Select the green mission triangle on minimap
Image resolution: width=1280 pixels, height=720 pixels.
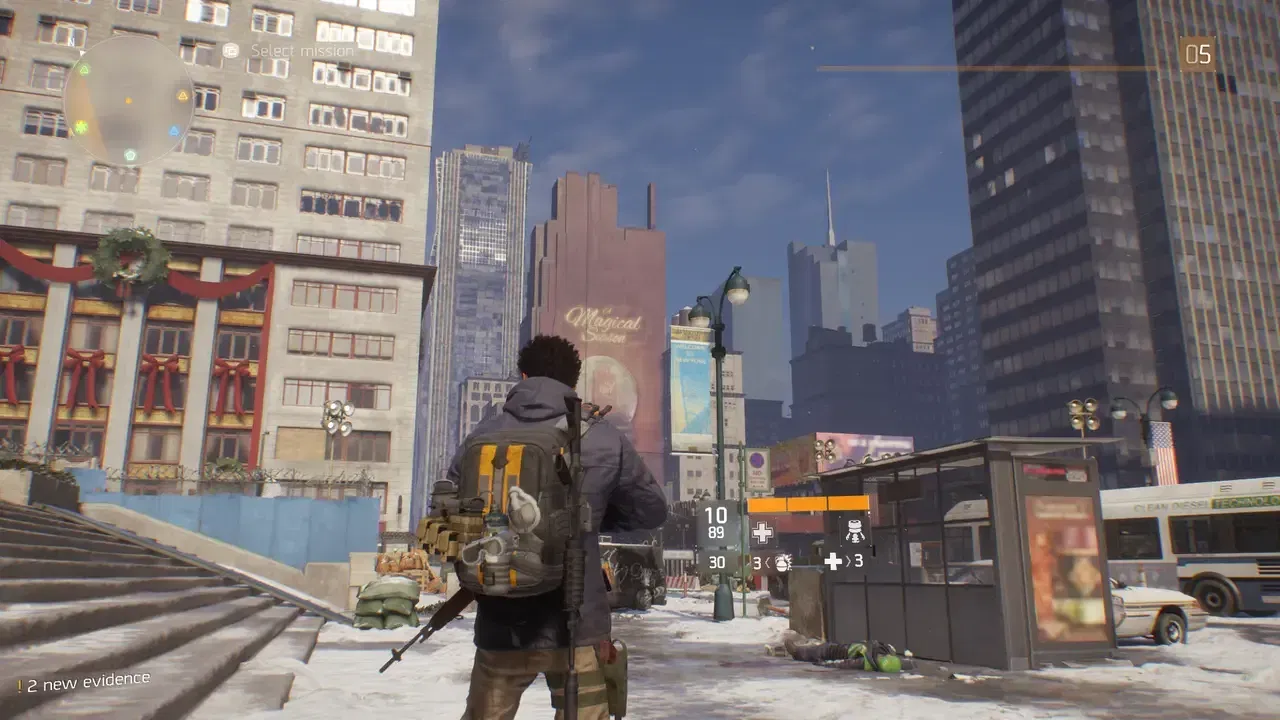pyautogui.click(x=84, y=69)
